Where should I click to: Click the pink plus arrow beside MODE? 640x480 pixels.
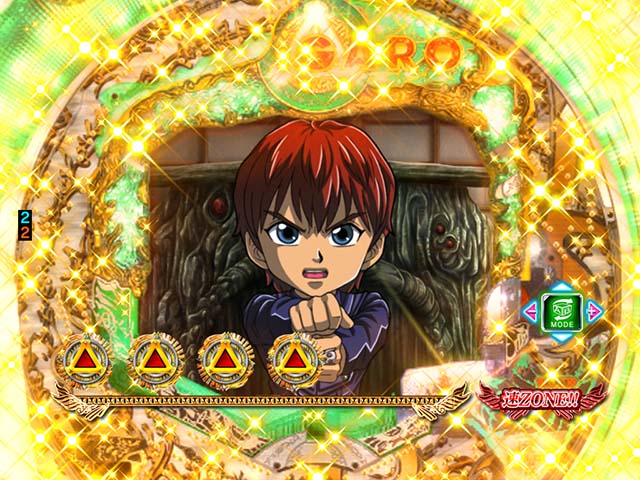coord(594,312)
